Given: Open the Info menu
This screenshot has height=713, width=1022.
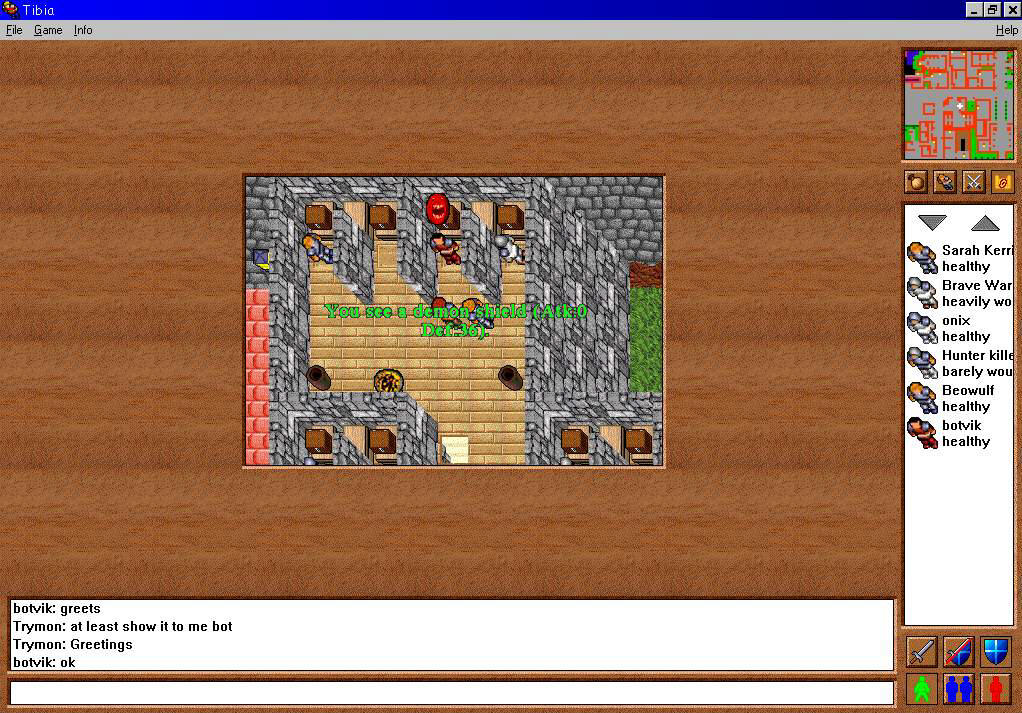Looking at the screenshot, I should tap(83, 30).
